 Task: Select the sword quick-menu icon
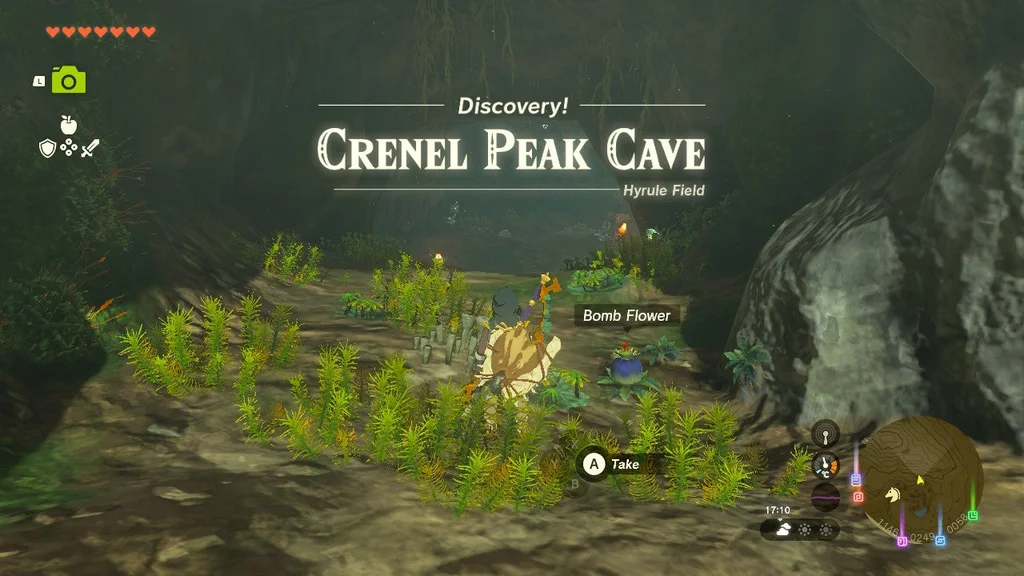click(x=90, y=148)
